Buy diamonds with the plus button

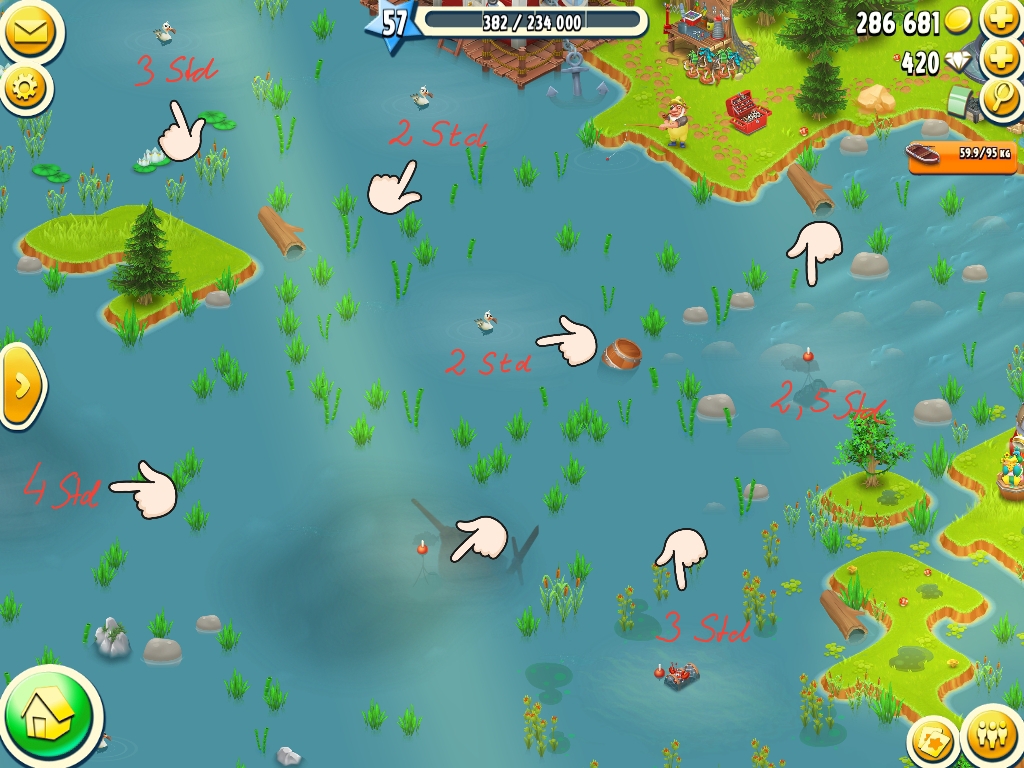[x=1000, y=60]
